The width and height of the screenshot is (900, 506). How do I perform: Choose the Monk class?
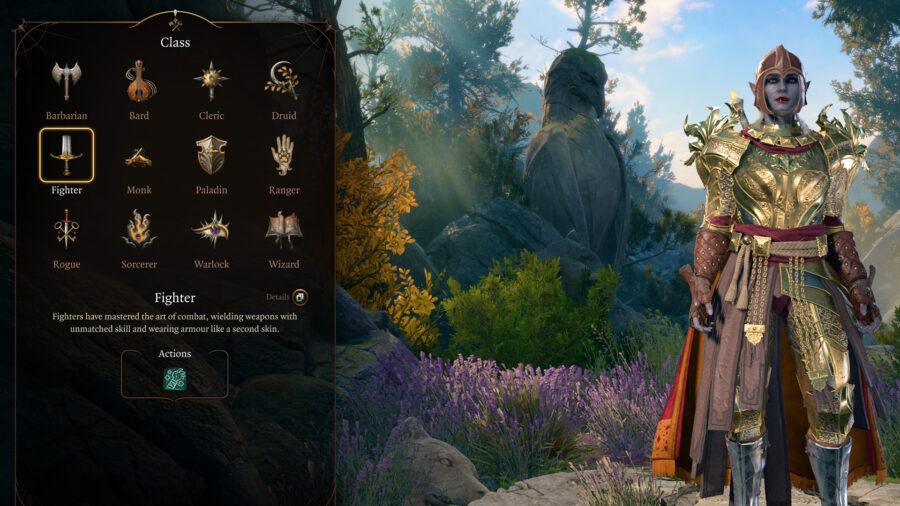(x=139, y=156)
